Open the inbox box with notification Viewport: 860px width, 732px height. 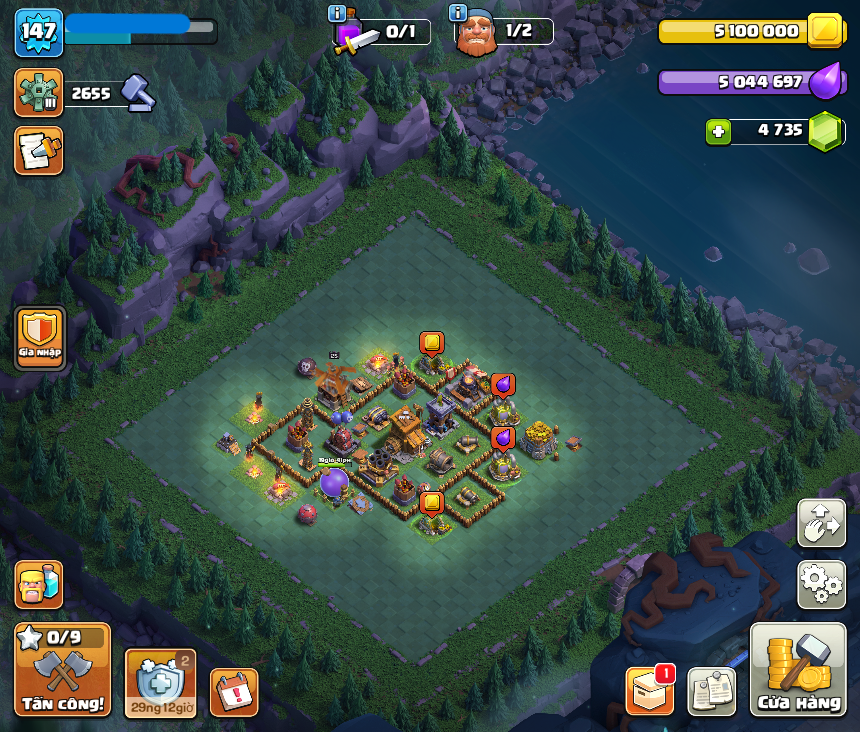[x=649, y=691]
